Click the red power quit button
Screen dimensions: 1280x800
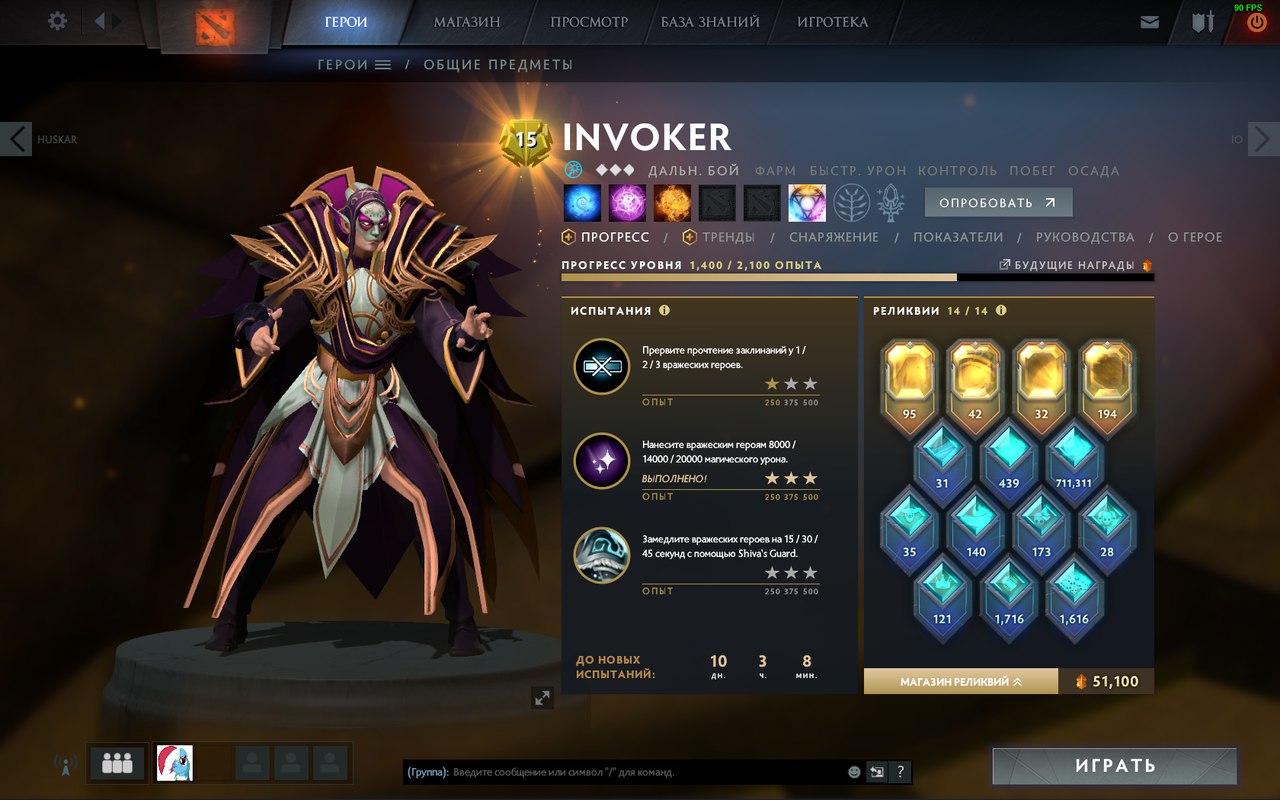(1257, 22)
